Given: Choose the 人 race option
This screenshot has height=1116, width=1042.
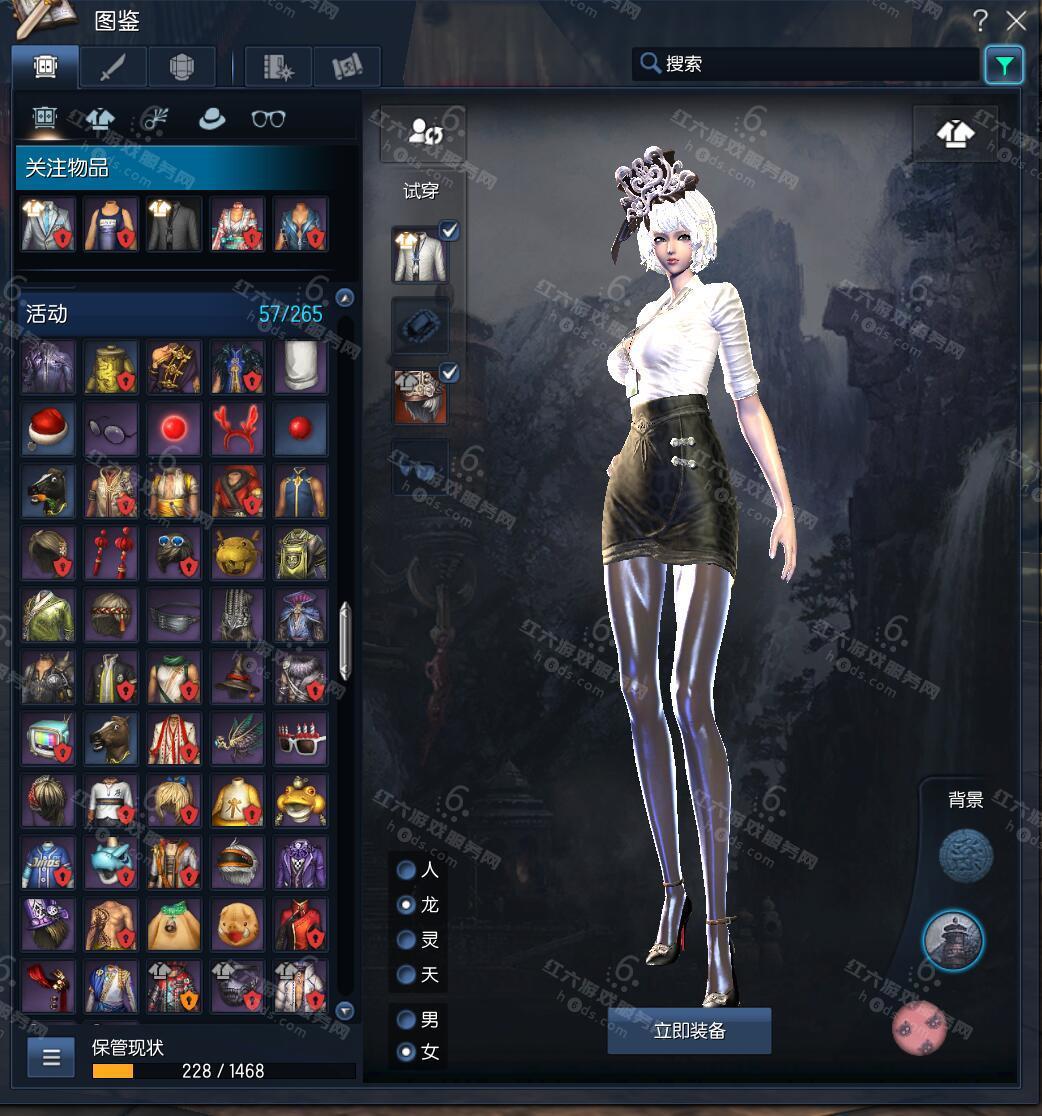Looking at the screenshot, I should click(406, 870).
